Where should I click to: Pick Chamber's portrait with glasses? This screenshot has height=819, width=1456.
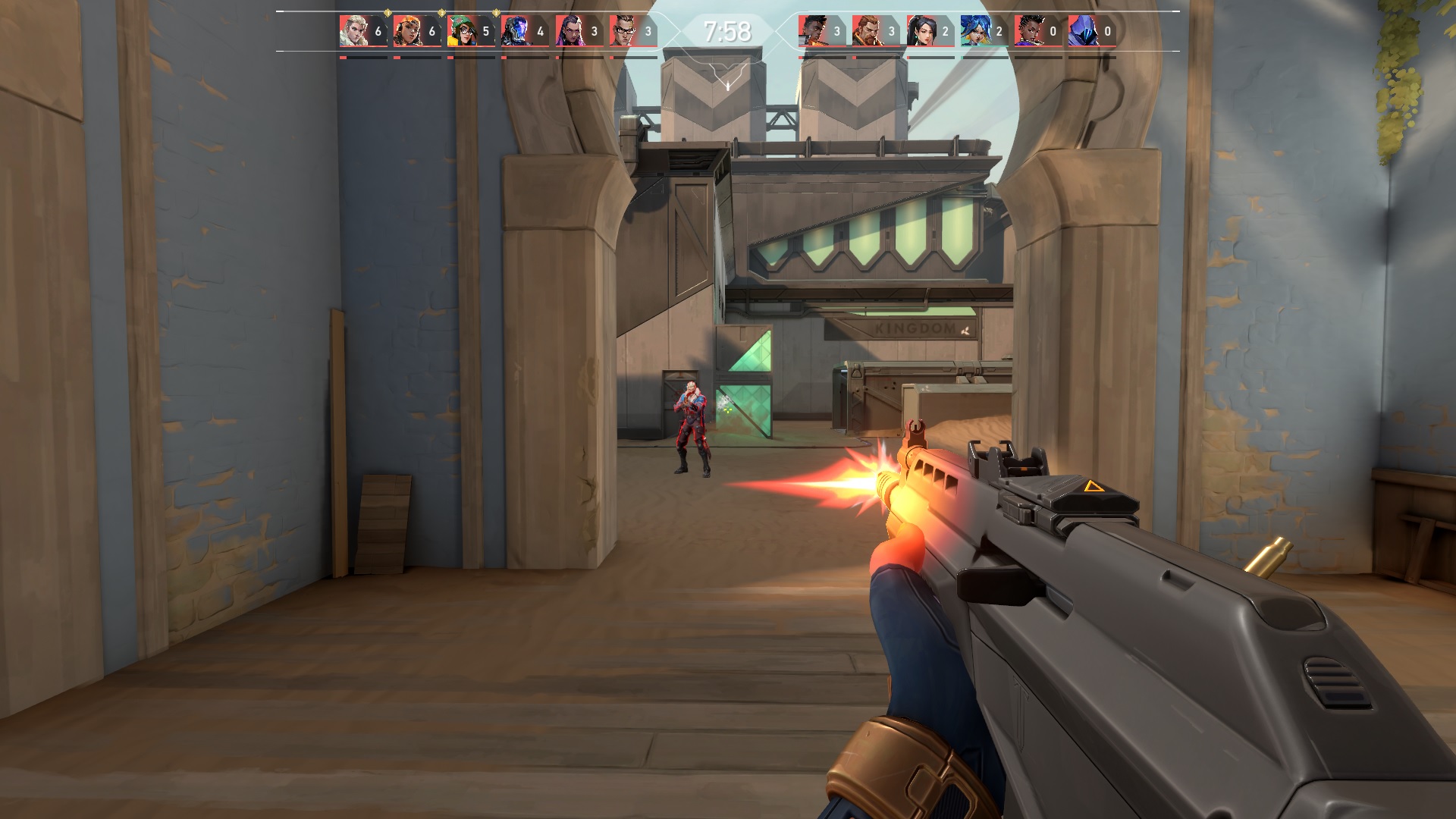623,31
